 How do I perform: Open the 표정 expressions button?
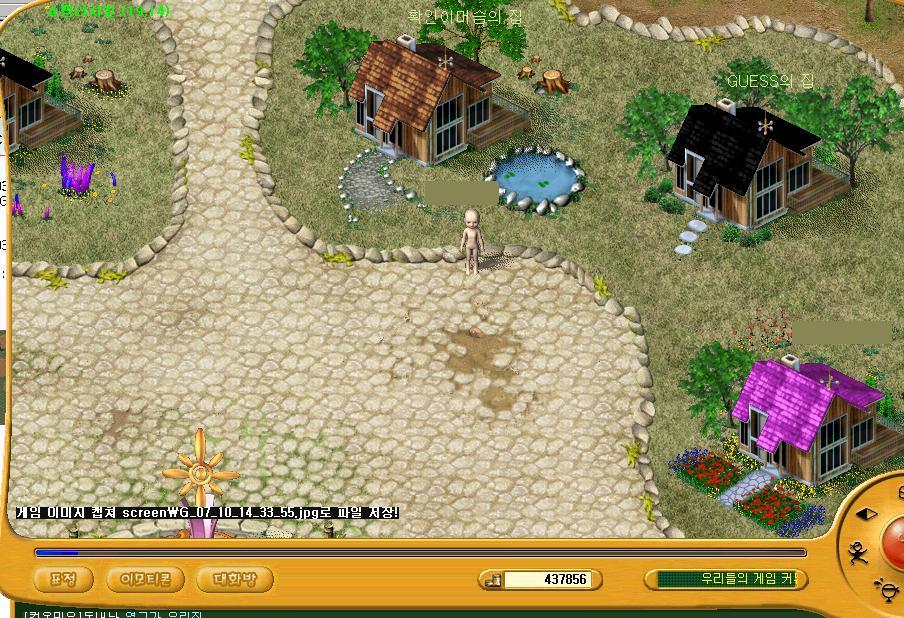(x=63, y=579)
